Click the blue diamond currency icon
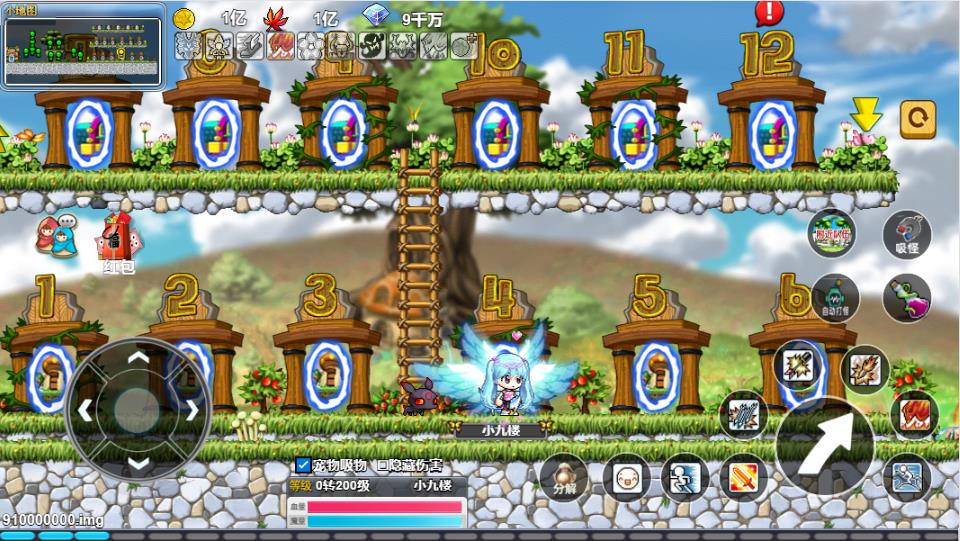The height and width of the screenshot is (541, 960). pyautogui.click(x=375, y=17)
